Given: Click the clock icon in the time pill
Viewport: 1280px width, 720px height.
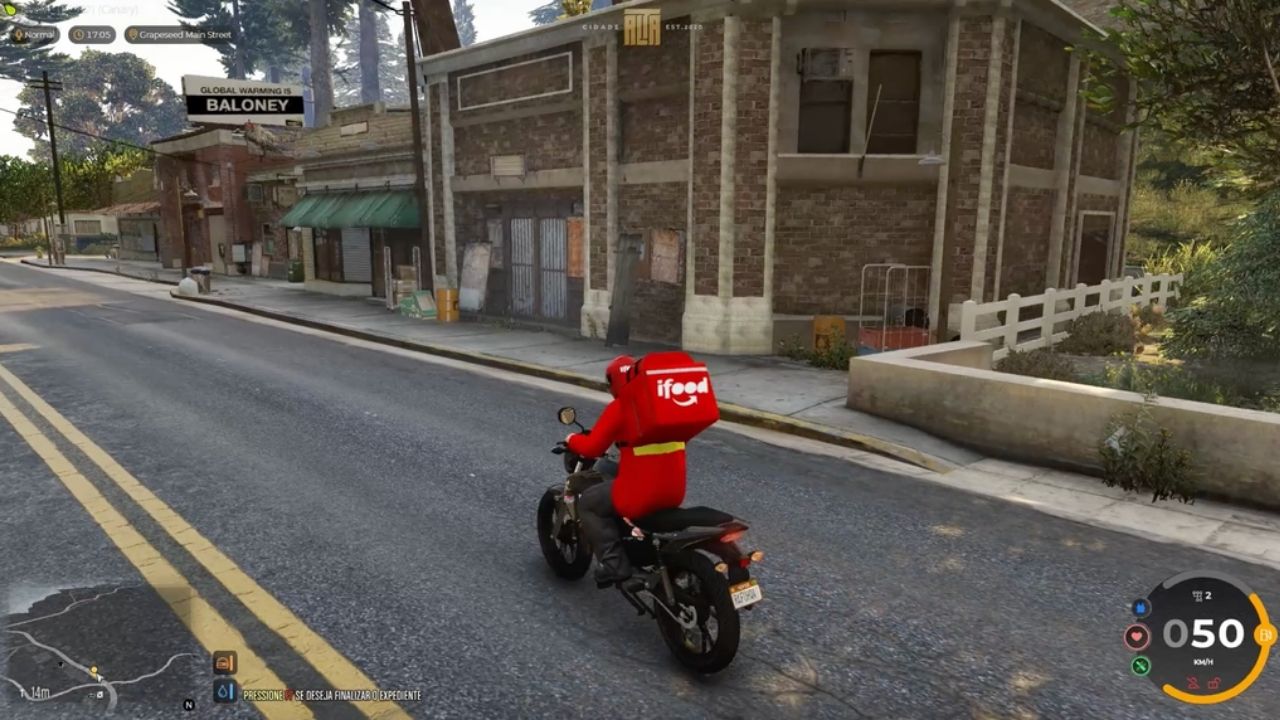Looking at the screenshot, I should (x=79, y=35).
